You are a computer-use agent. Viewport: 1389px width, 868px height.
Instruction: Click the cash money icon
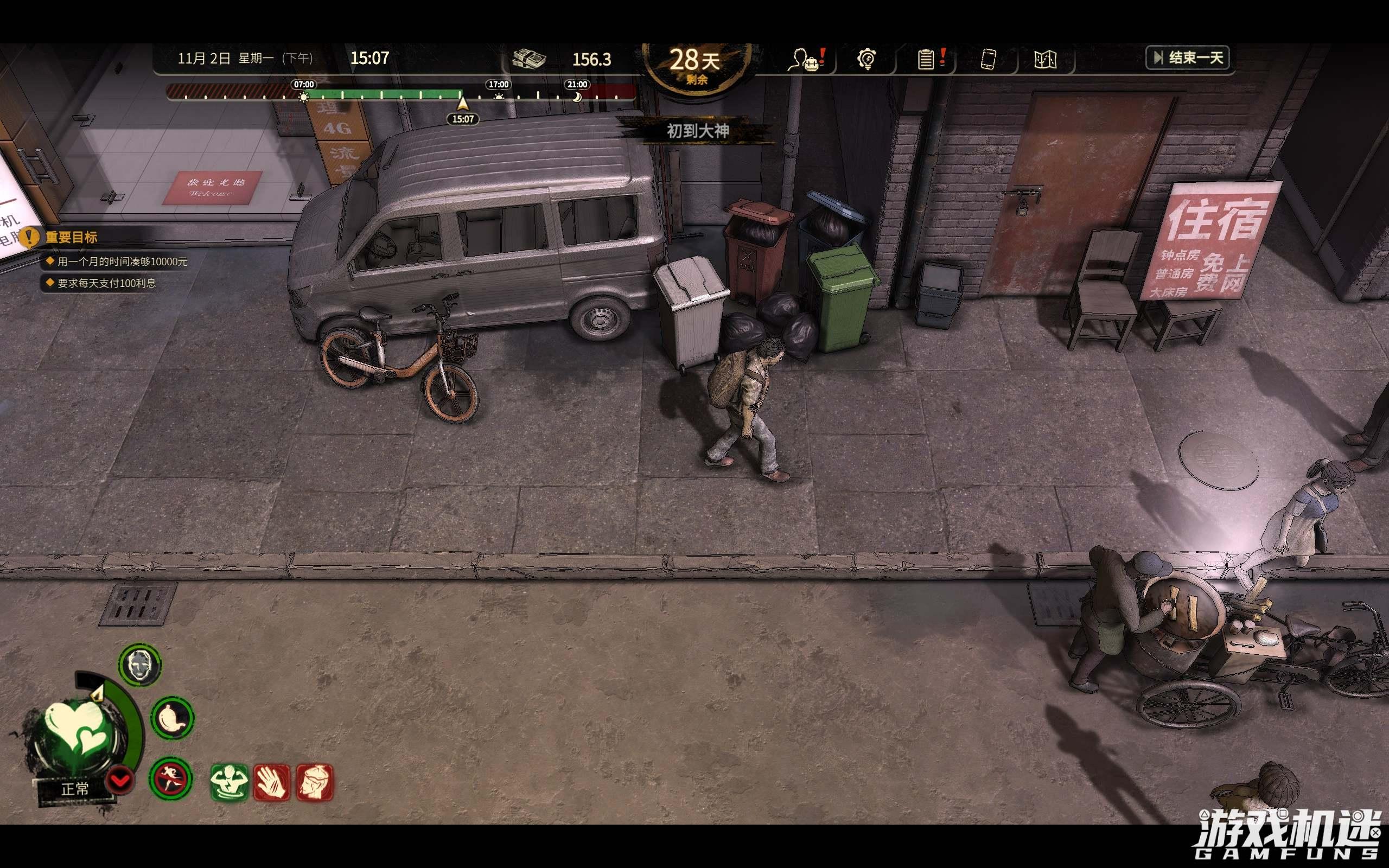click(528, 59)
